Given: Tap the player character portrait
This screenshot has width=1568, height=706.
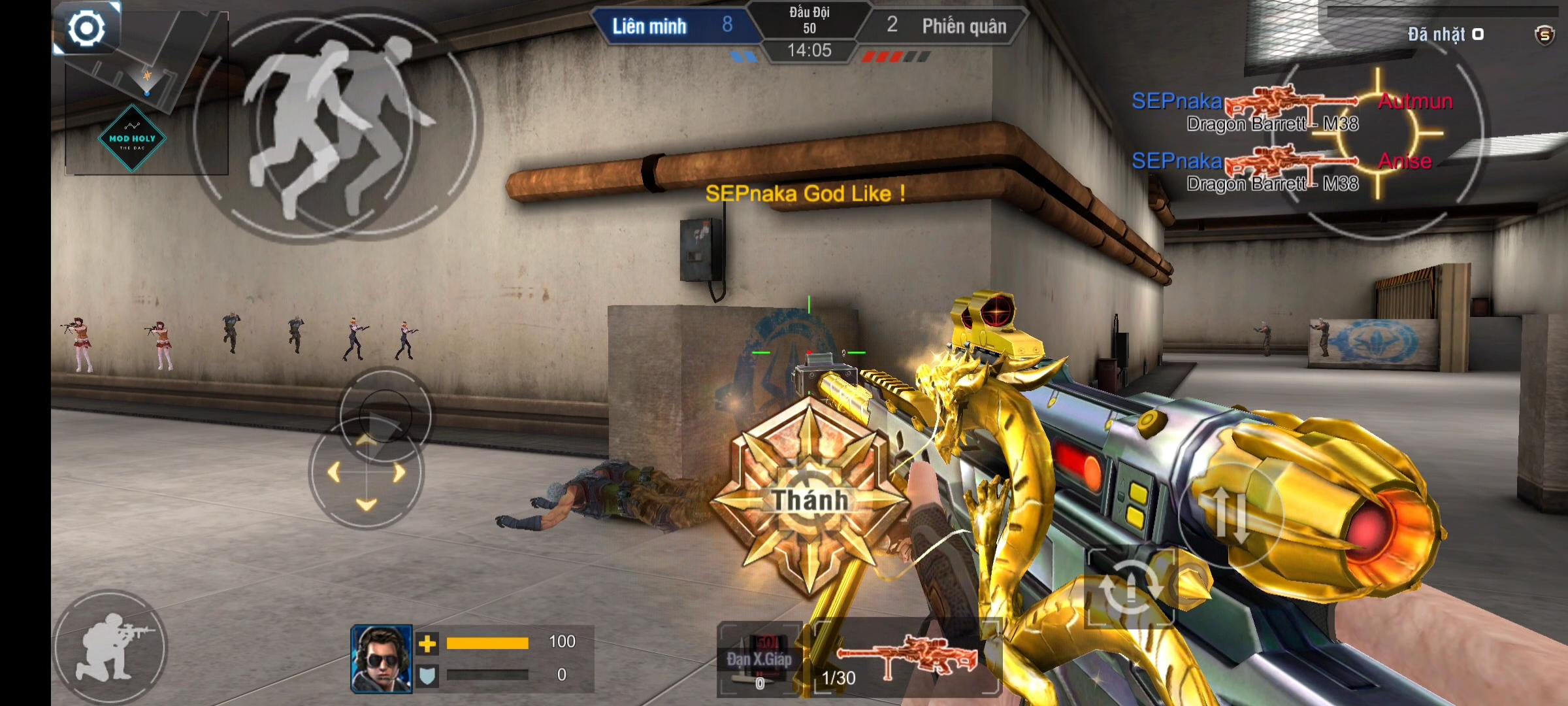Looking at the screenshot, I should (382, 659).
